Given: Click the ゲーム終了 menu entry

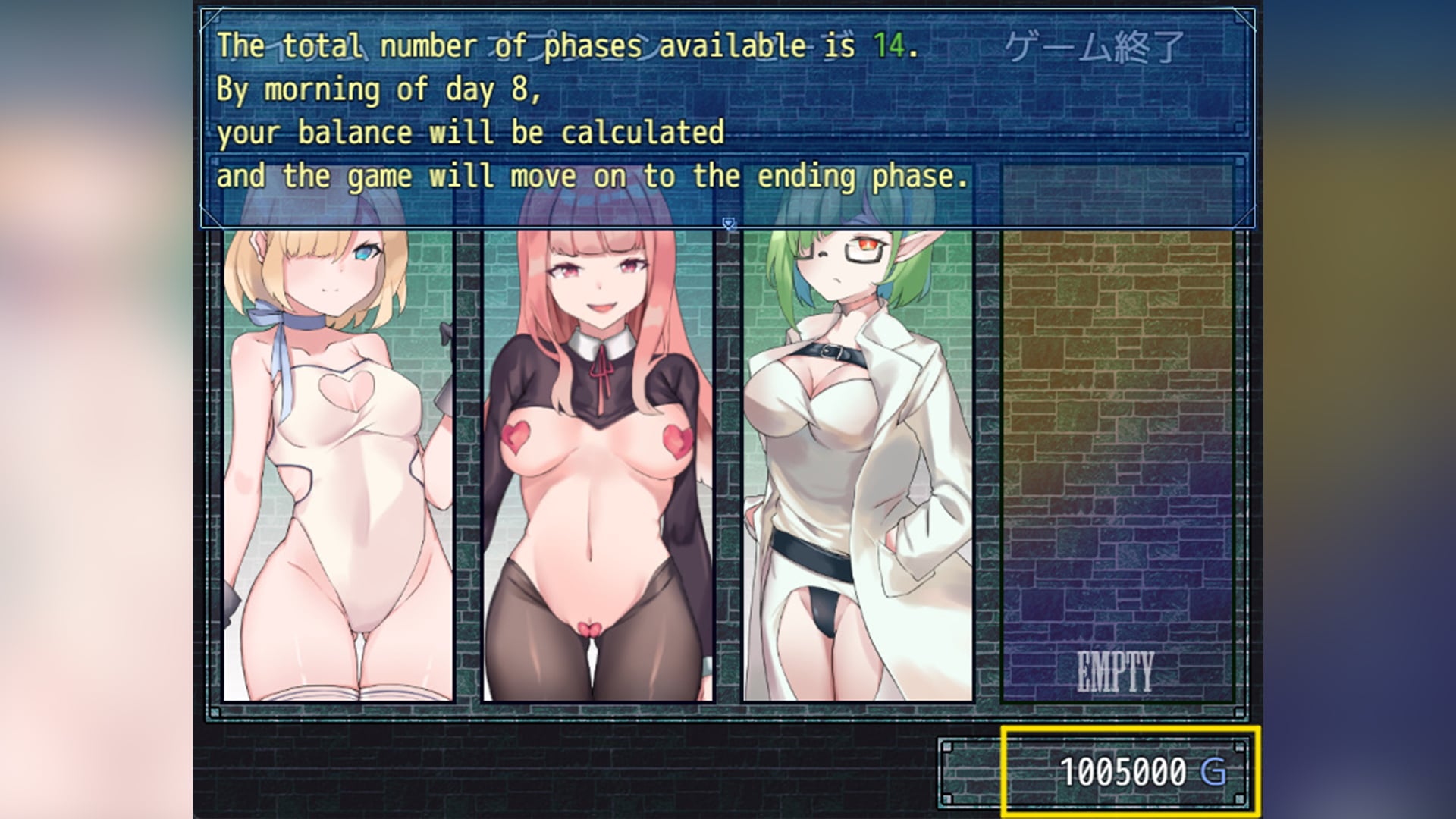Looking at the screenshot, I should click(1094, 47).
